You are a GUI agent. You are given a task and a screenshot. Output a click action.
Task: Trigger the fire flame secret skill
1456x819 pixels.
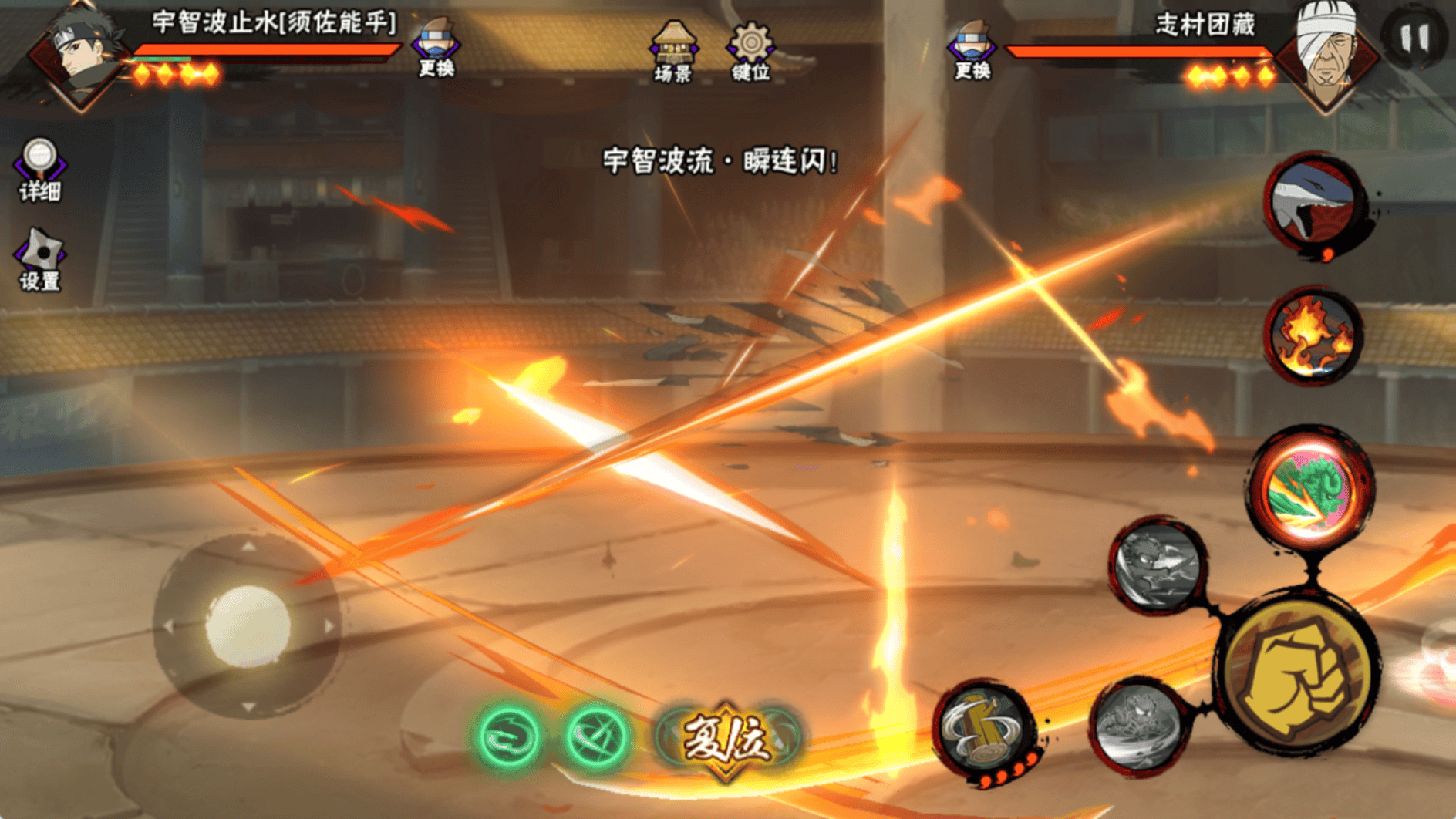coord(1313,336)
